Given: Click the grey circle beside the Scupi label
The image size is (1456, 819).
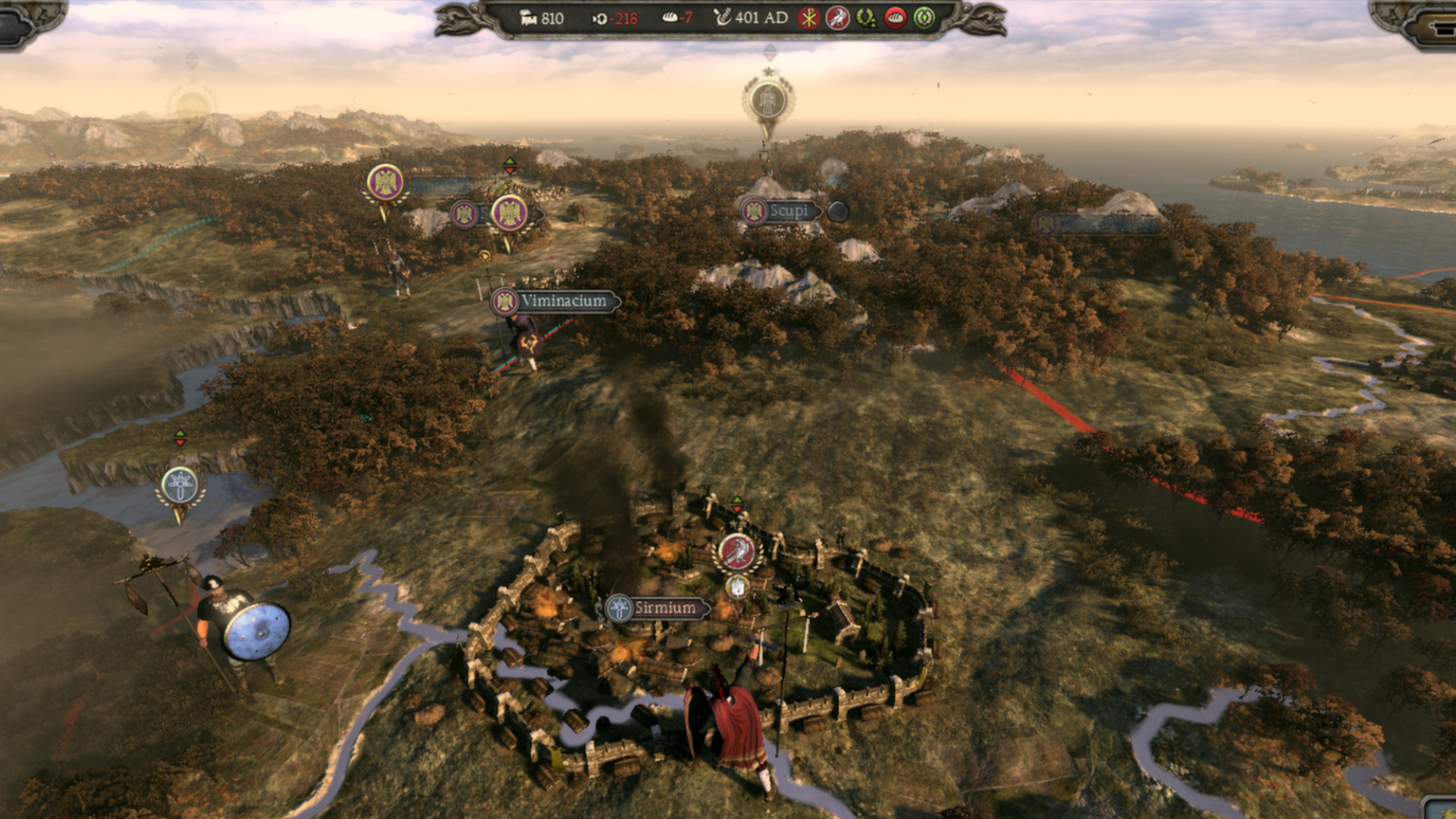Looking at the screenshot, I should 839,213.
